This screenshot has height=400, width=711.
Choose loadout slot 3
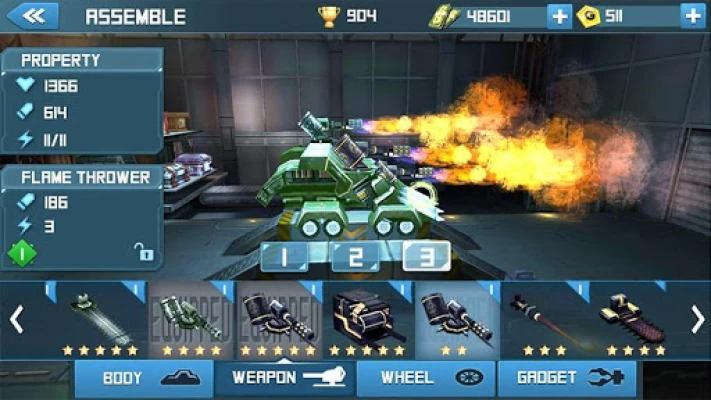(x=426, y=256)
